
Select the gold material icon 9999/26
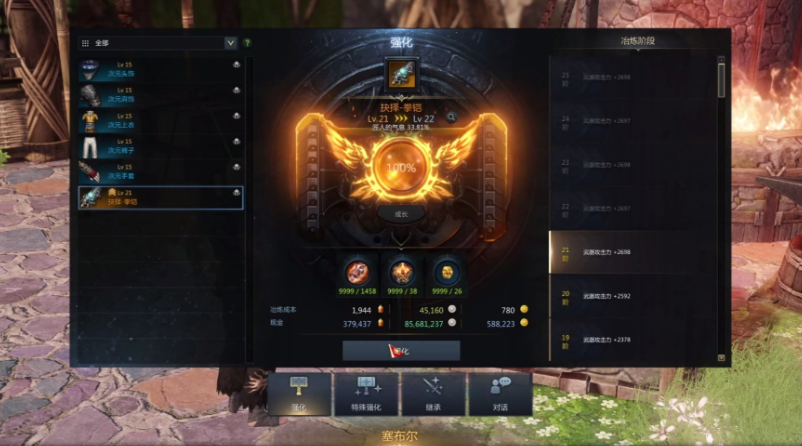(x=445, y=271)
